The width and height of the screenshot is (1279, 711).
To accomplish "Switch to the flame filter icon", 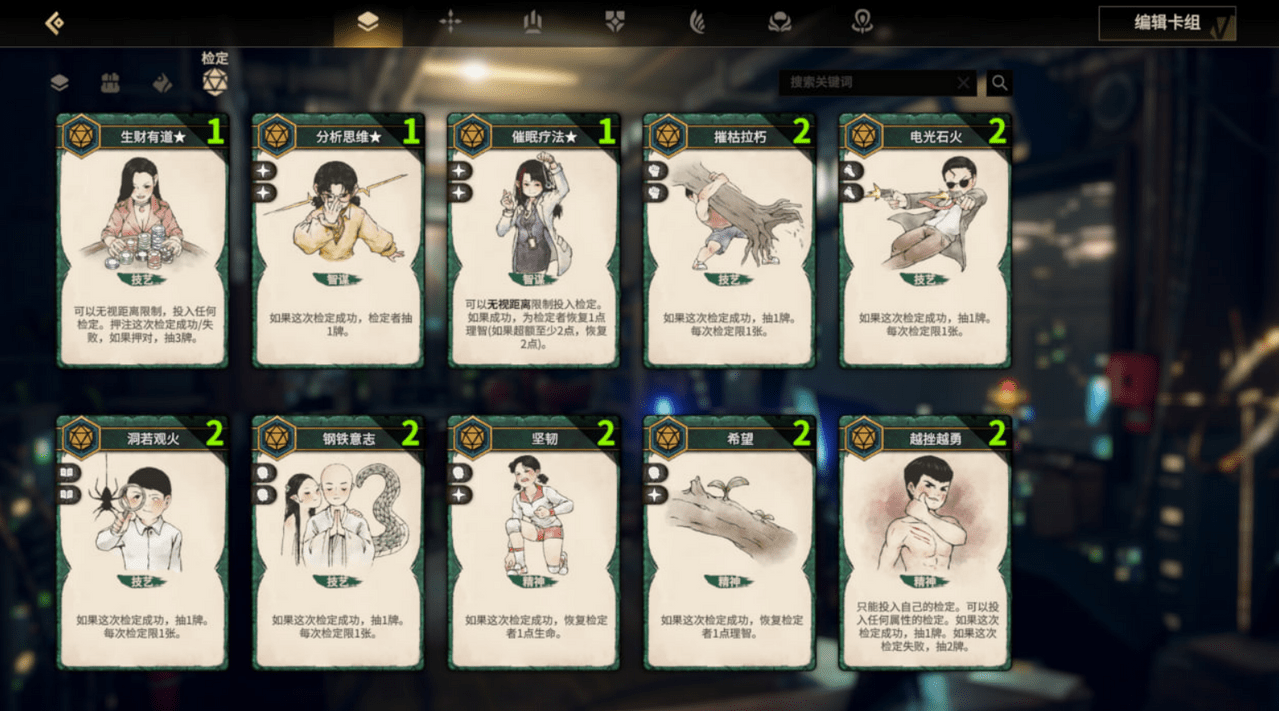I will 162,83.
